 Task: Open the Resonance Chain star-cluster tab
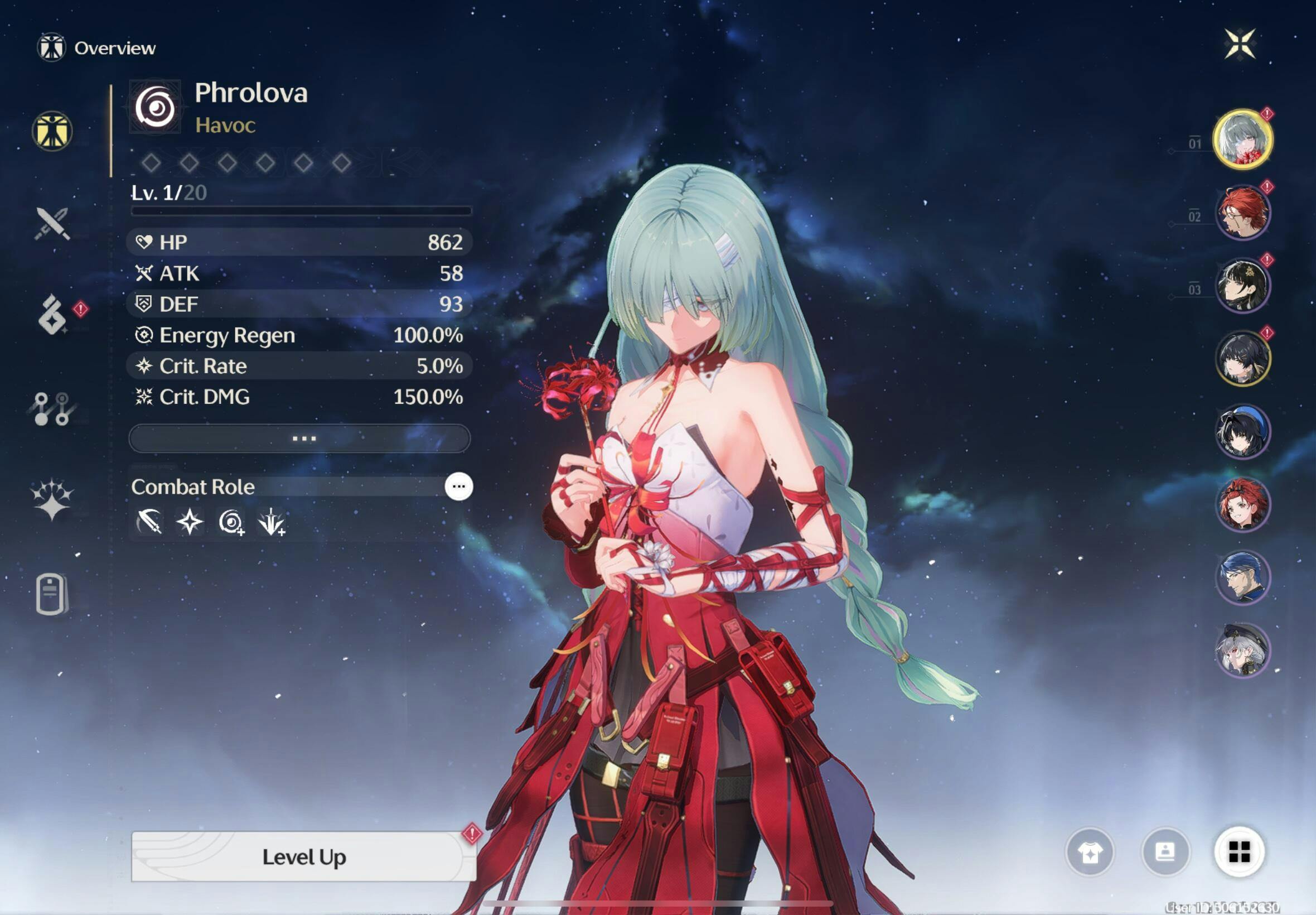[x=52, y=499]
